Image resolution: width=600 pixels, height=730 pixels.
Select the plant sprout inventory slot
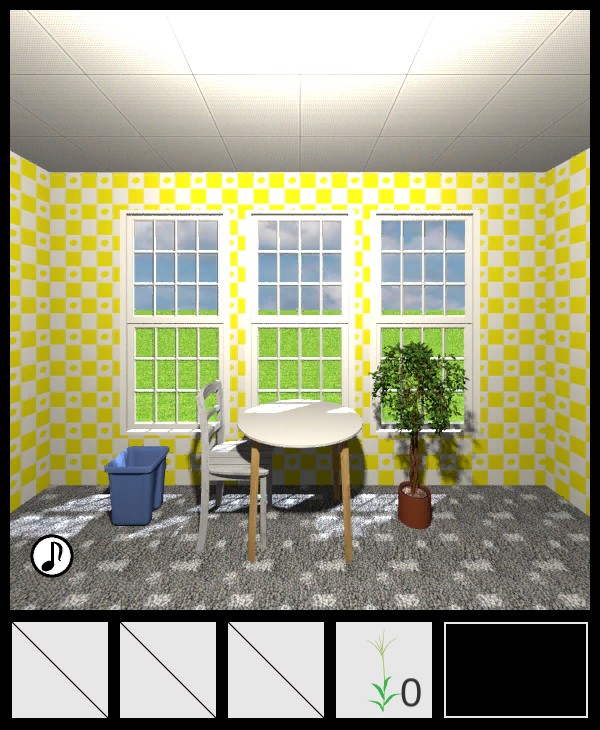(x=384, y=670)
